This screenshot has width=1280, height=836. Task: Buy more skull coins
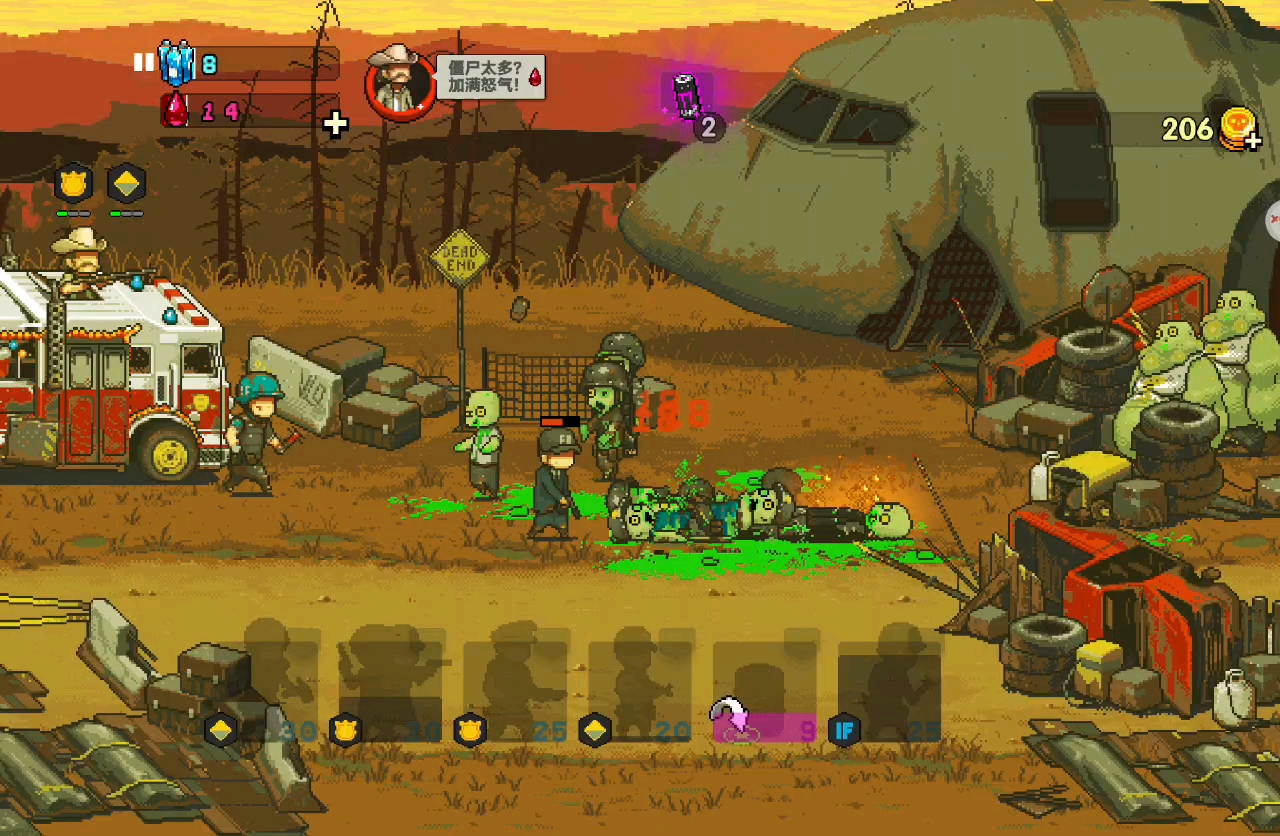(1238, 130)
